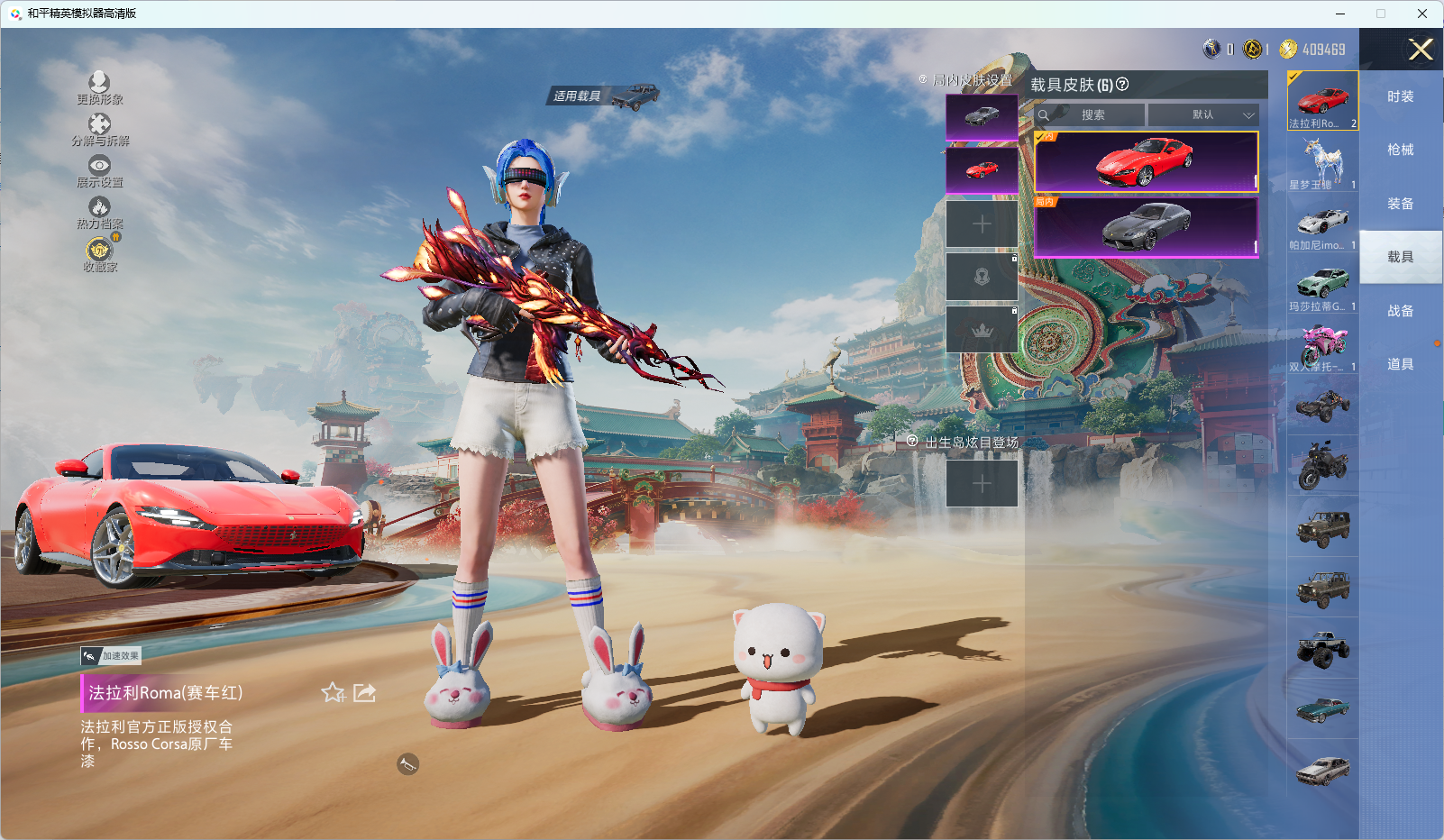Select the gray sports car skin card
The width and height of the screenshot is (1444, 840).
pyautogui.click(x=1146, y=226)
